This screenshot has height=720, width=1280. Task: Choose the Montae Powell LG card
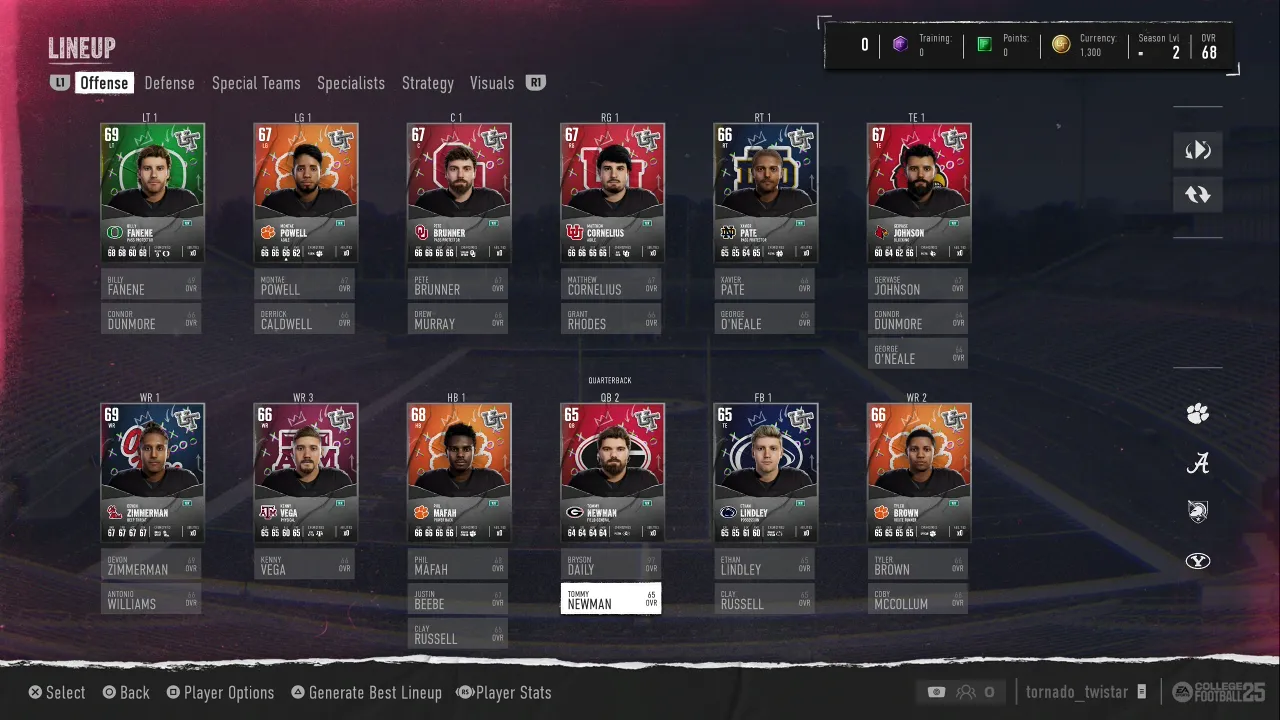pos(305,192)
